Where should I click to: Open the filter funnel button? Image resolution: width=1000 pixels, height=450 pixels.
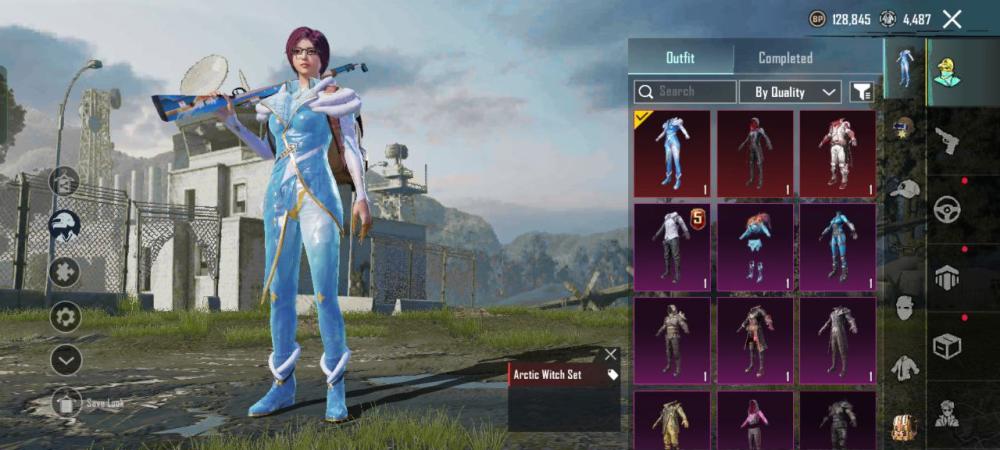tap(860, 92)
